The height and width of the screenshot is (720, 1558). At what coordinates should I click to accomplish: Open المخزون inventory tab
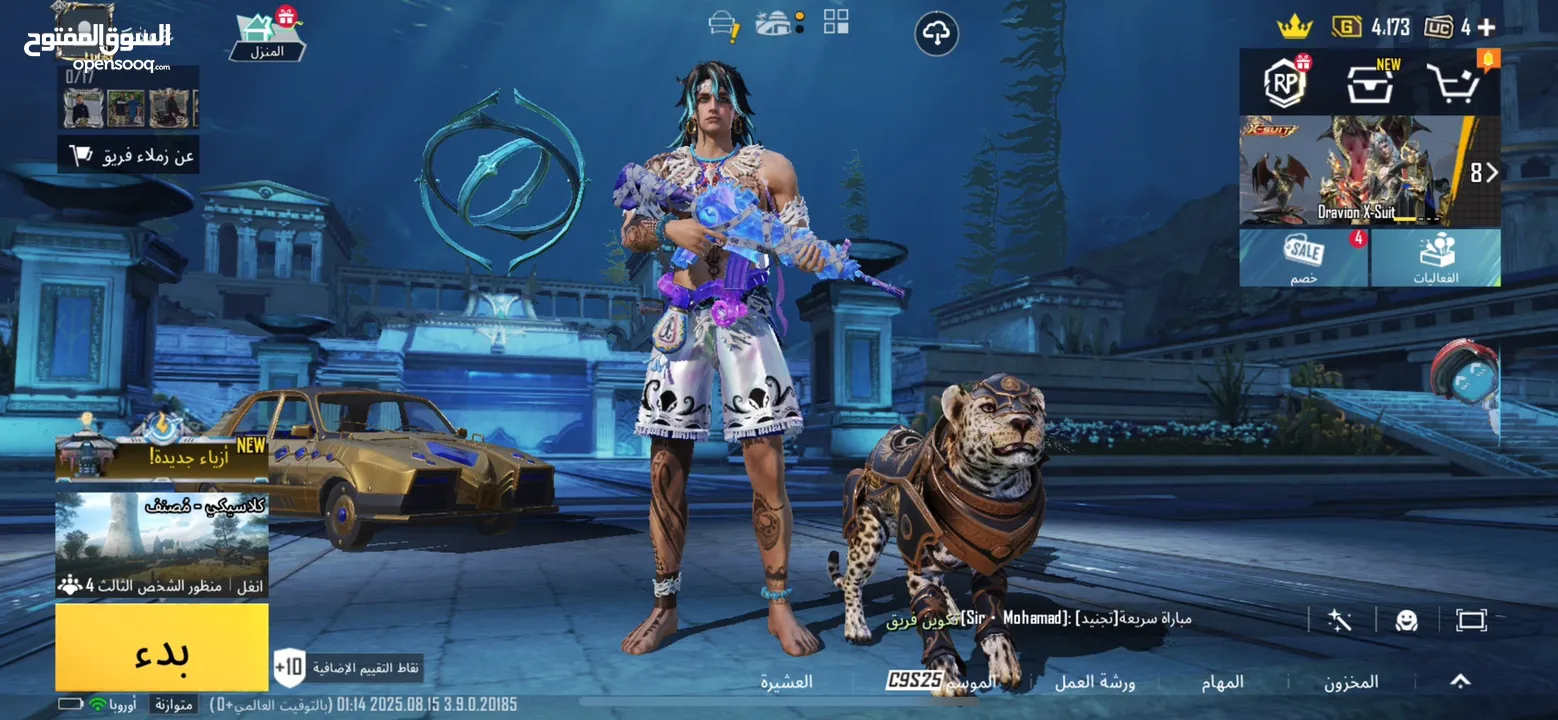tap(1351, 682)
